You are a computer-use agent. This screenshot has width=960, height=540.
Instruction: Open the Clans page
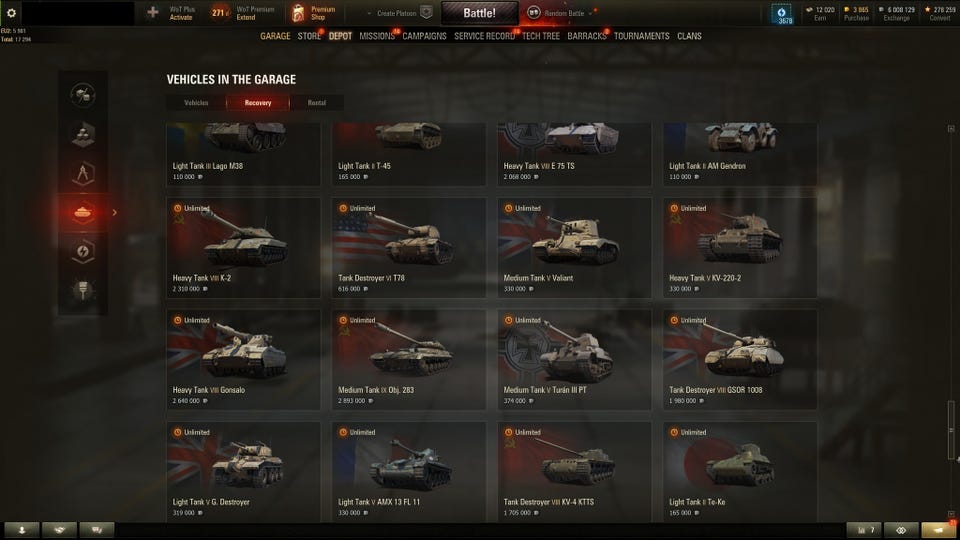pos(689,36)
